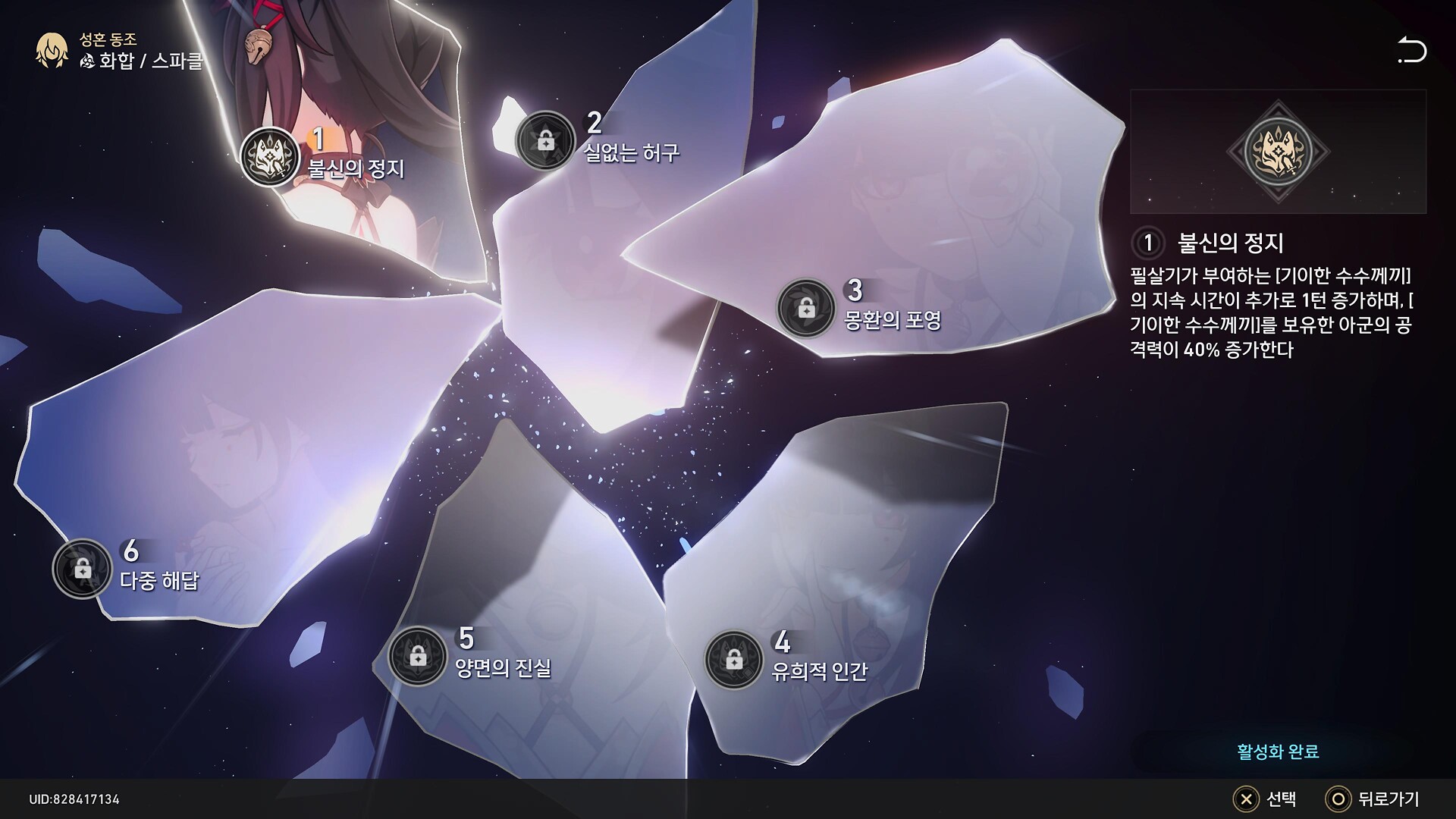1456x819 pixels.
Task: Select Eidolon 1 불신의 정지 node
Action: (269, 157)
